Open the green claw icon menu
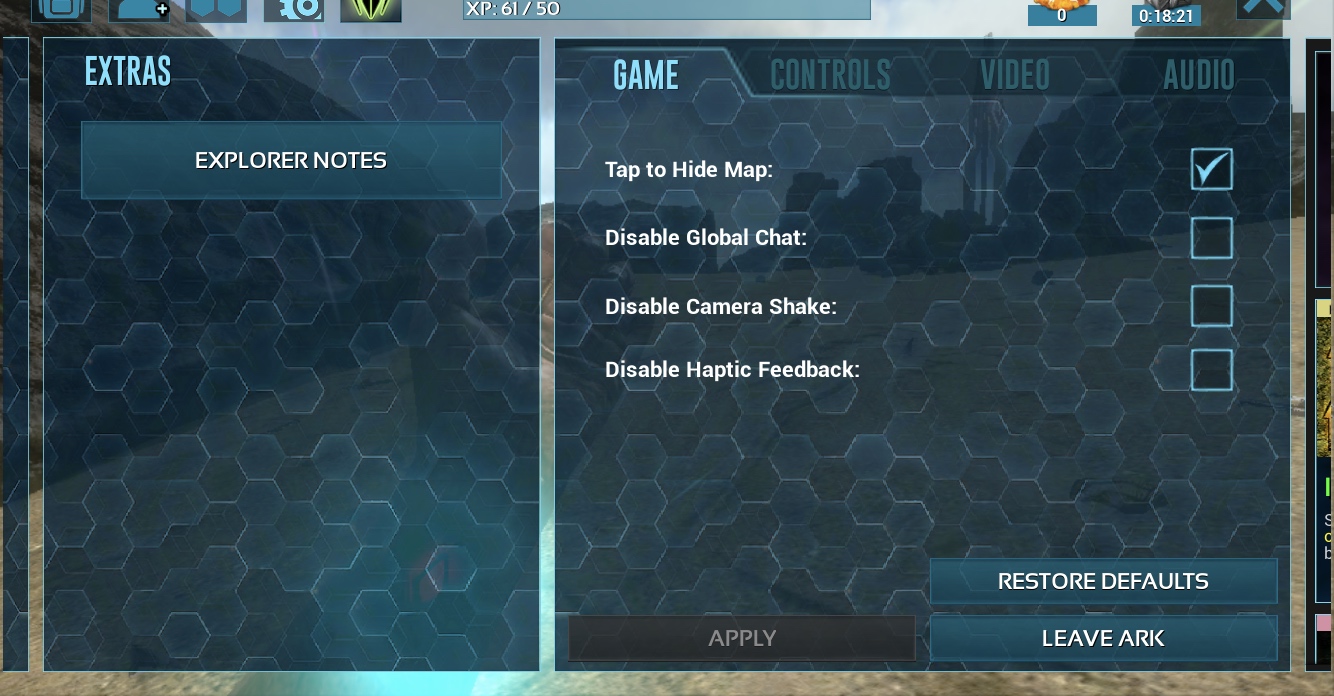1334x696 pixels. (371, 9)
